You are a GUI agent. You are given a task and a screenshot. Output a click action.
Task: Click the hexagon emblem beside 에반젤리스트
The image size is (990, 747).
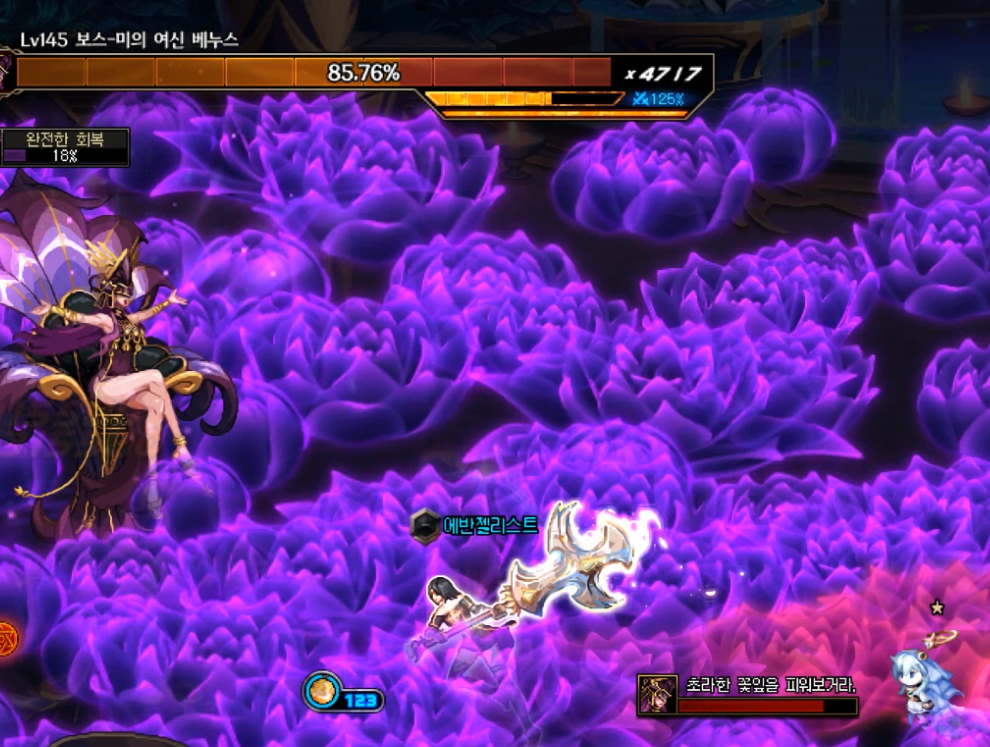point(426,525)
